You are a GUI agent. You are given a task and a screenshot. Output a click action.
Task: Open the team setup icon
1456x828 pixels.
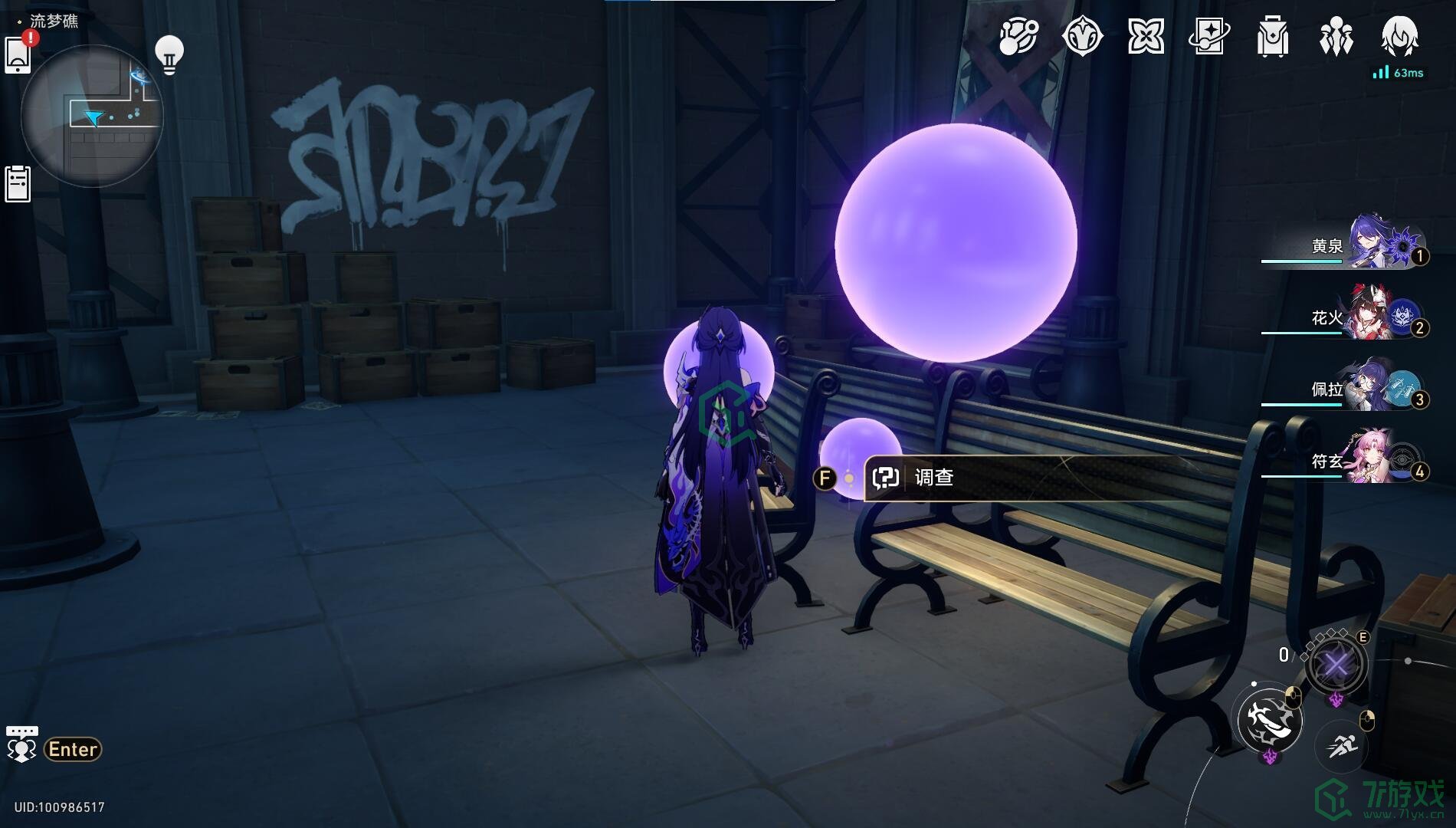click(1336, 37)
